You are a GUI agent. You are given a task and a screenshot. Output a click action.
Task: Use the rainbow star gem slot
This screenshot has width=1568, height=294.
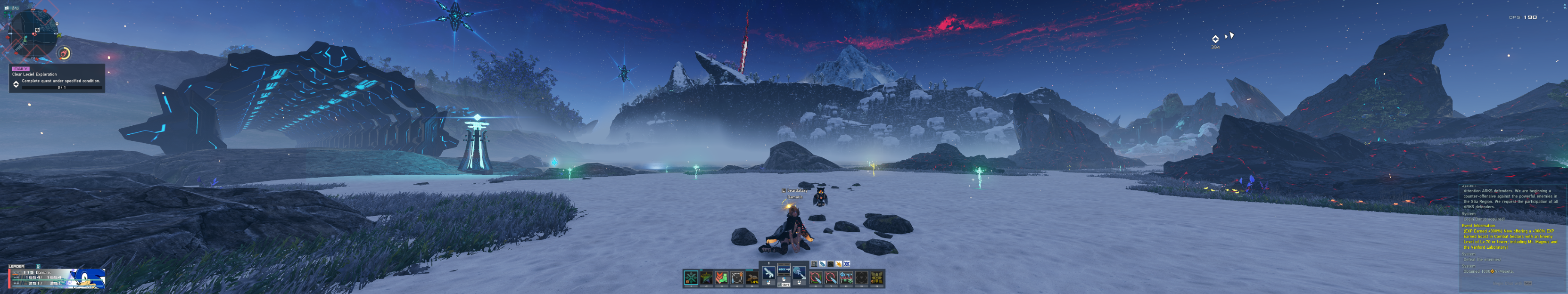707,278
